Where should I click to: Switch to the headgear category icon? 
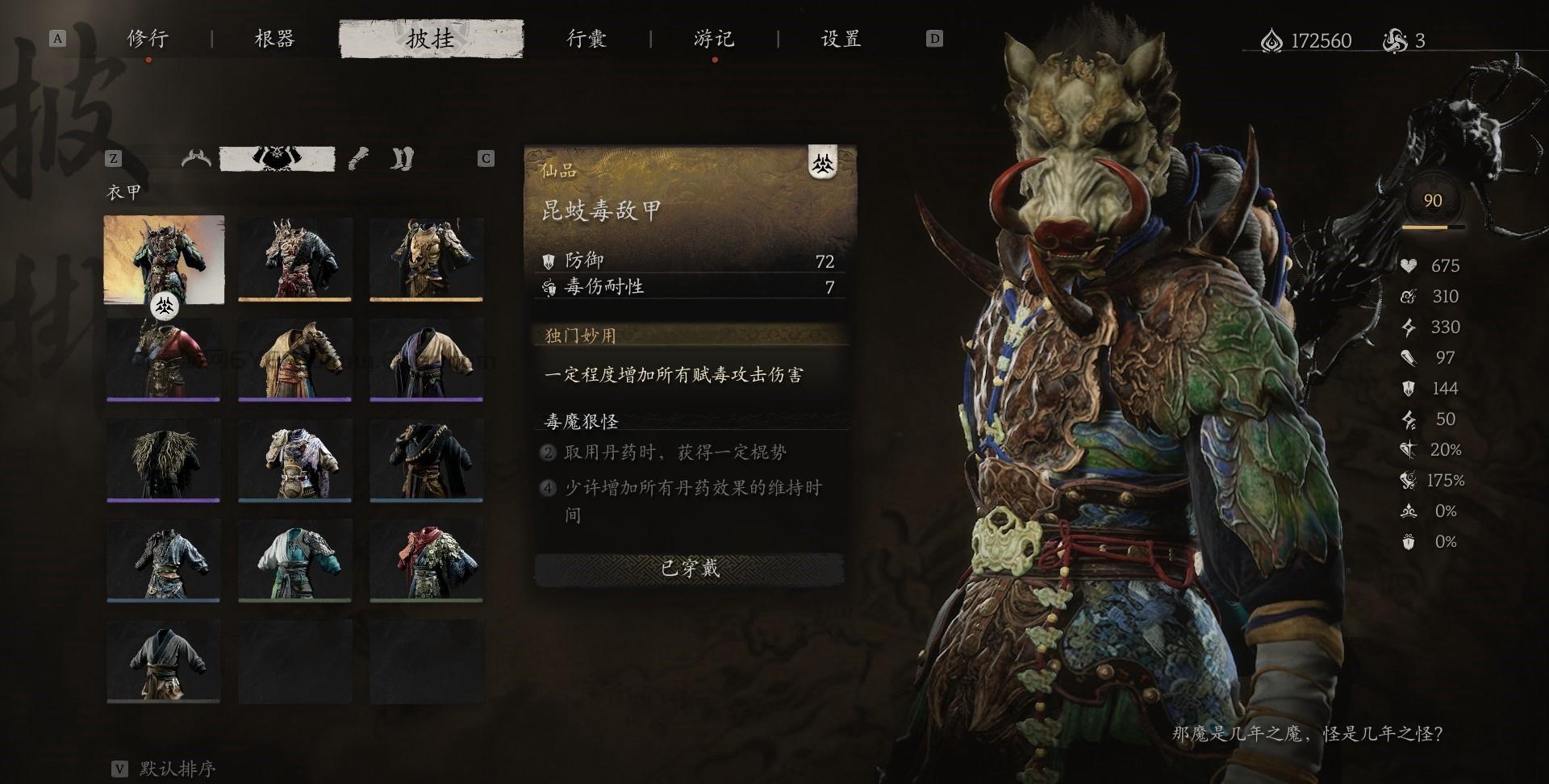(x=196, y=158)
